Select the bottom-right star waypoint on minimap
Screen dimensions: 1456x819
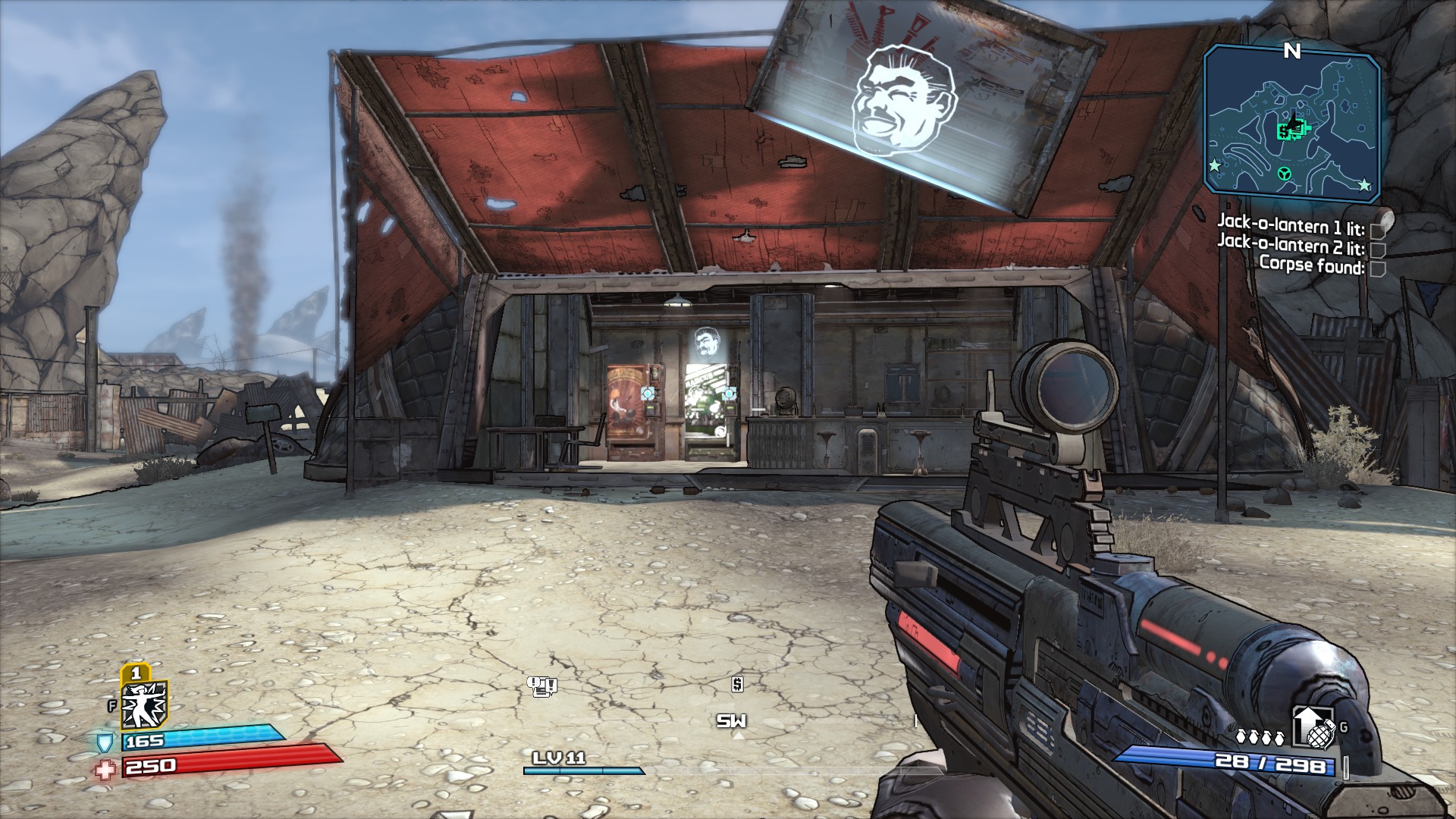coord(1364,184)
